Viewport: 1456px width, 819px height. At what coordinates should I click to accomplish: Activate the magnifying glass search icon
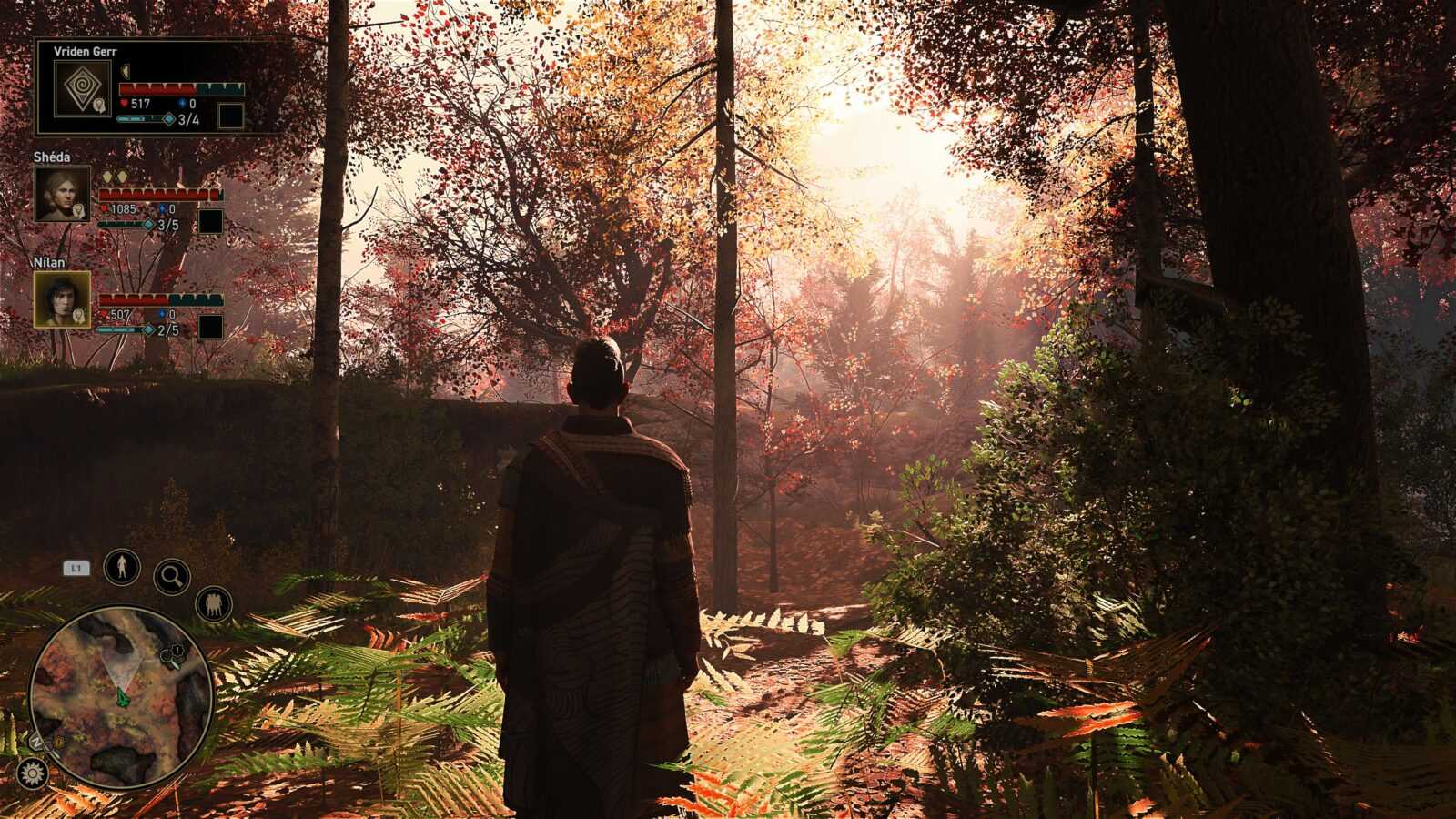(x=171, y=575)
